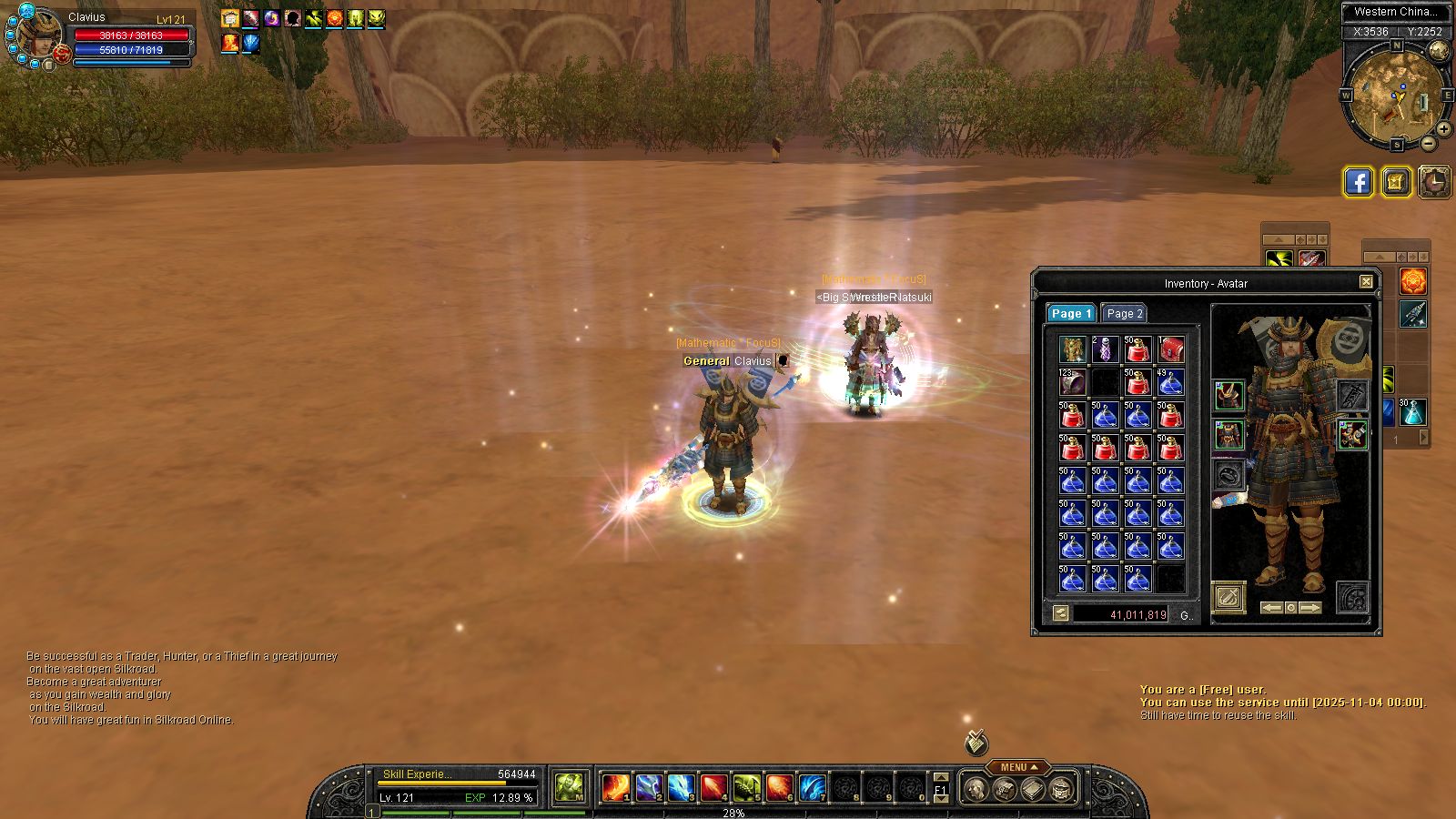Open the world map globe button
1456x819 pixels.
(1439, 51)
